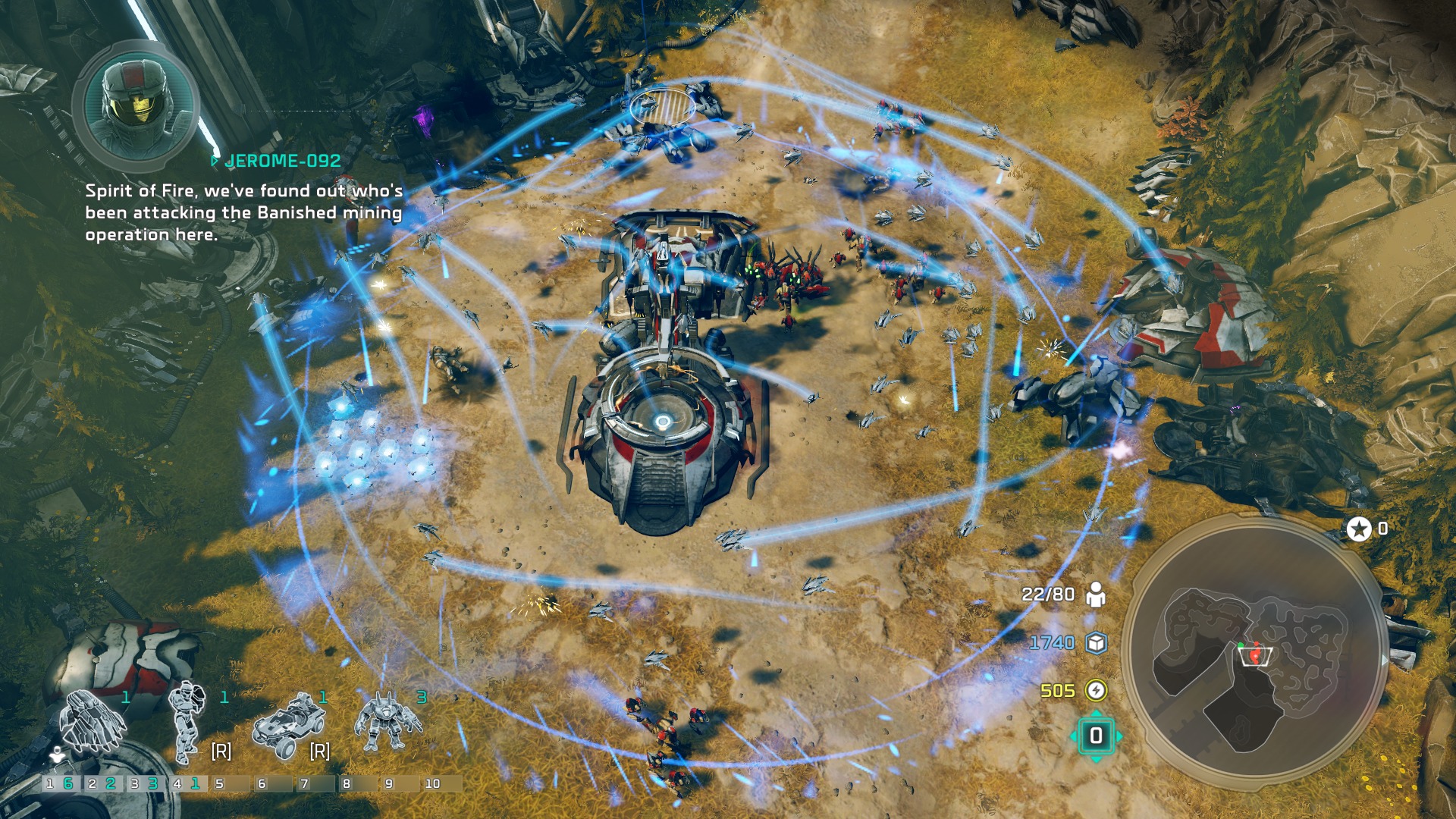
Task: Choose control group 1
Action: point(58,783)
